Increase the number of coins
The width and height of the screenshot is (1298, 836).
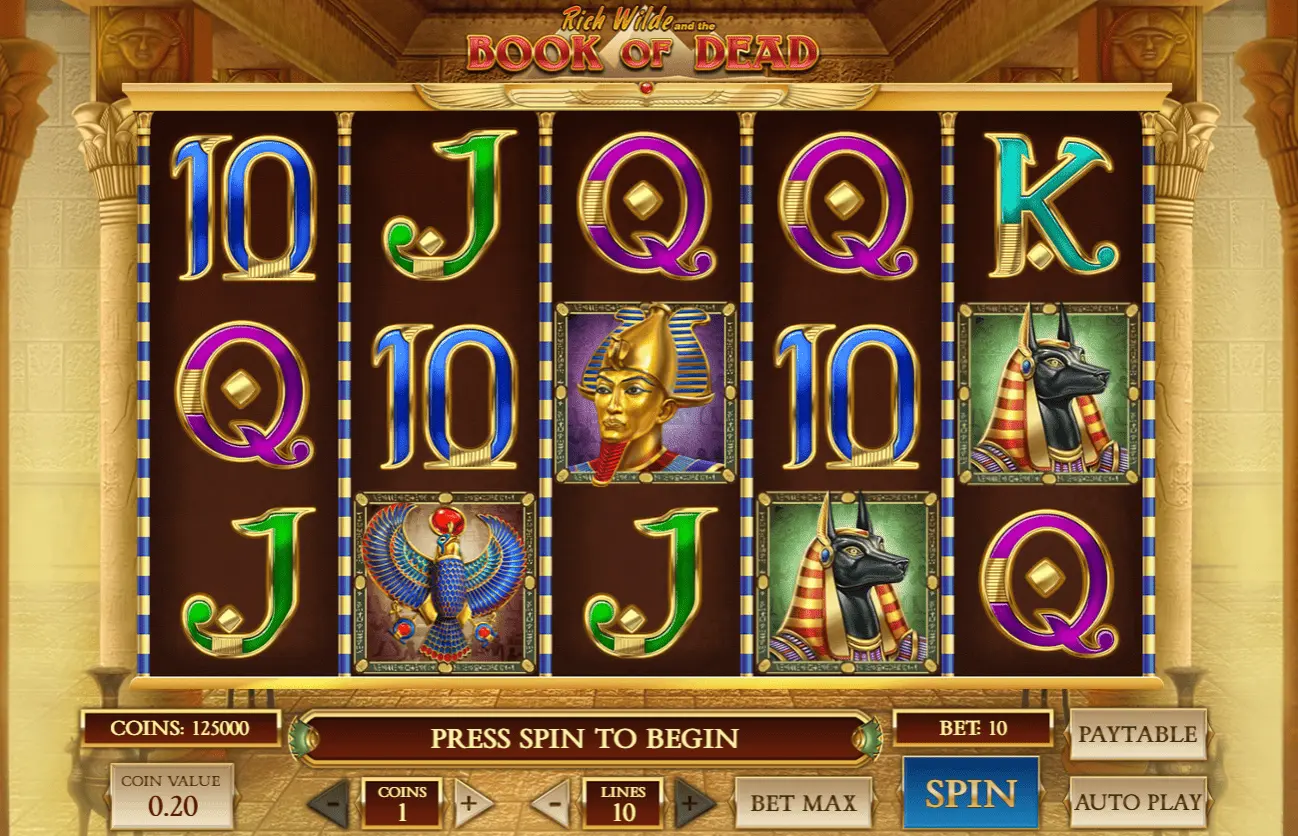pos(473,803)
